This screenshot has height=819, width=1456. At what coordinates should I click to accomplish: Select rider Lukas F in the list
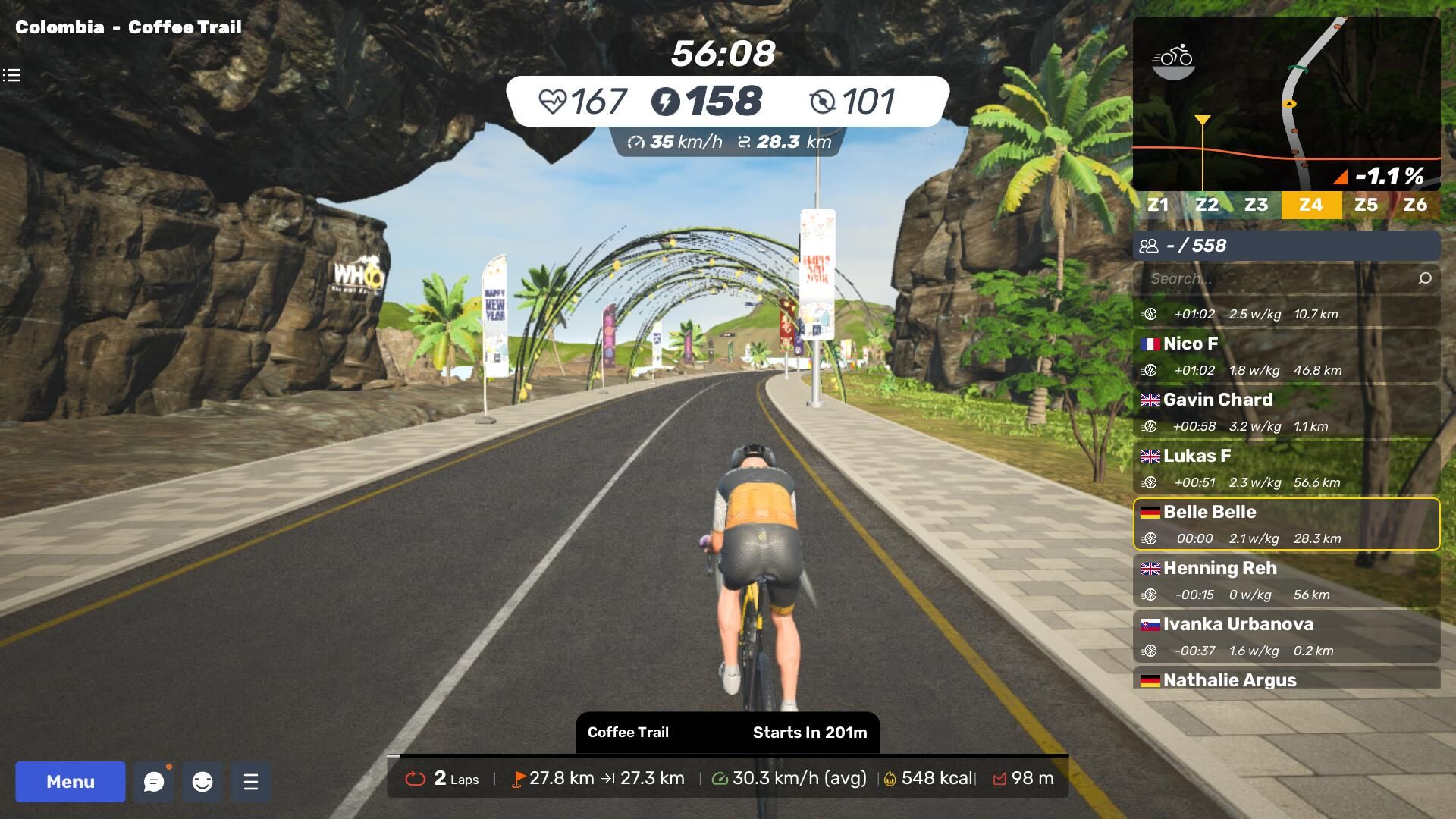coord(1286,468)
